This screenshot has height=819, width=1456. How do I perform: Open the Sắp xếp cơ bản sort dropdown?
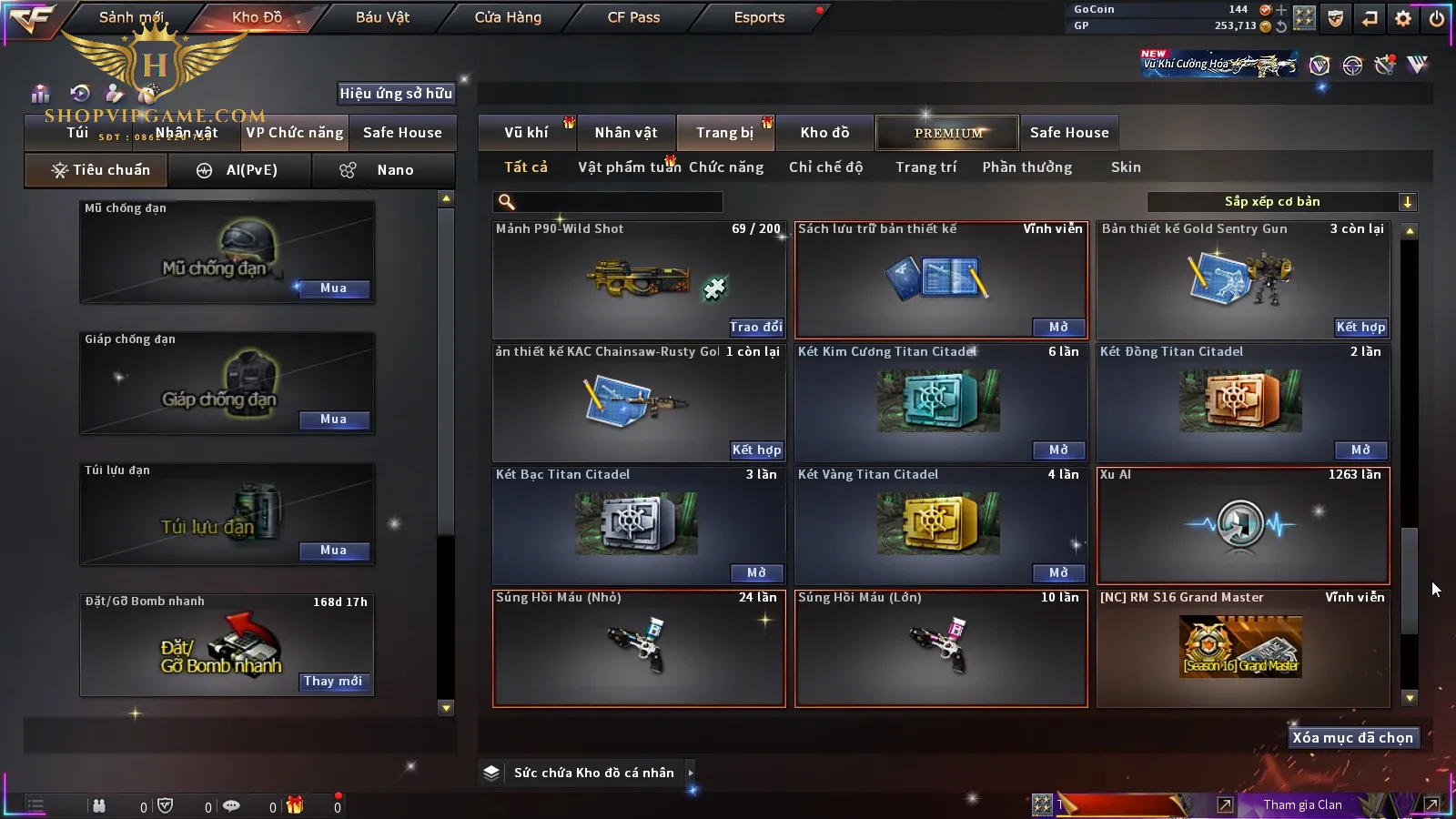(x=1281, y=202)
